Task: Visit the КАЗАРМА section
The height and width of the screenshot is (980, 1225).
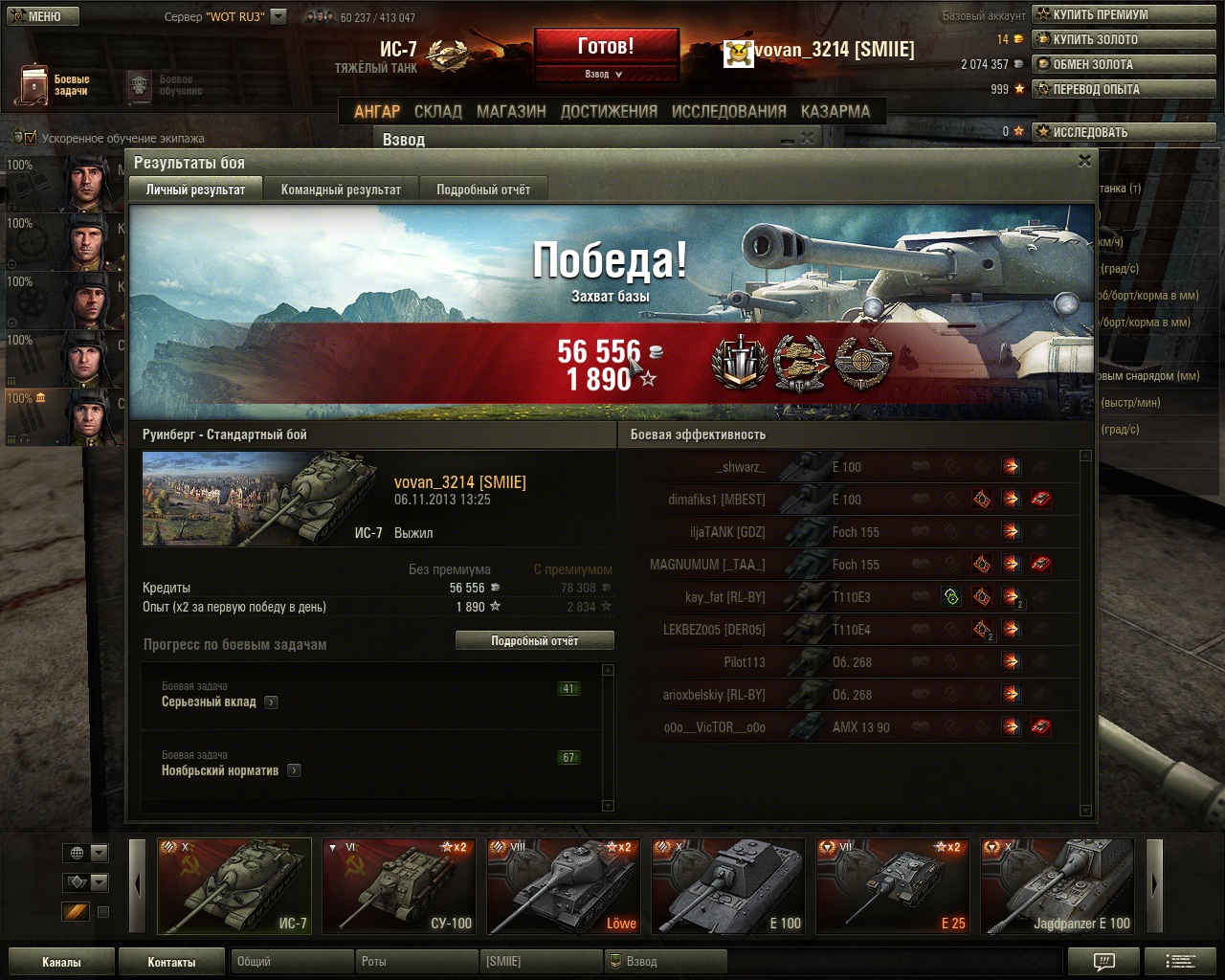Action: point(835,112)
